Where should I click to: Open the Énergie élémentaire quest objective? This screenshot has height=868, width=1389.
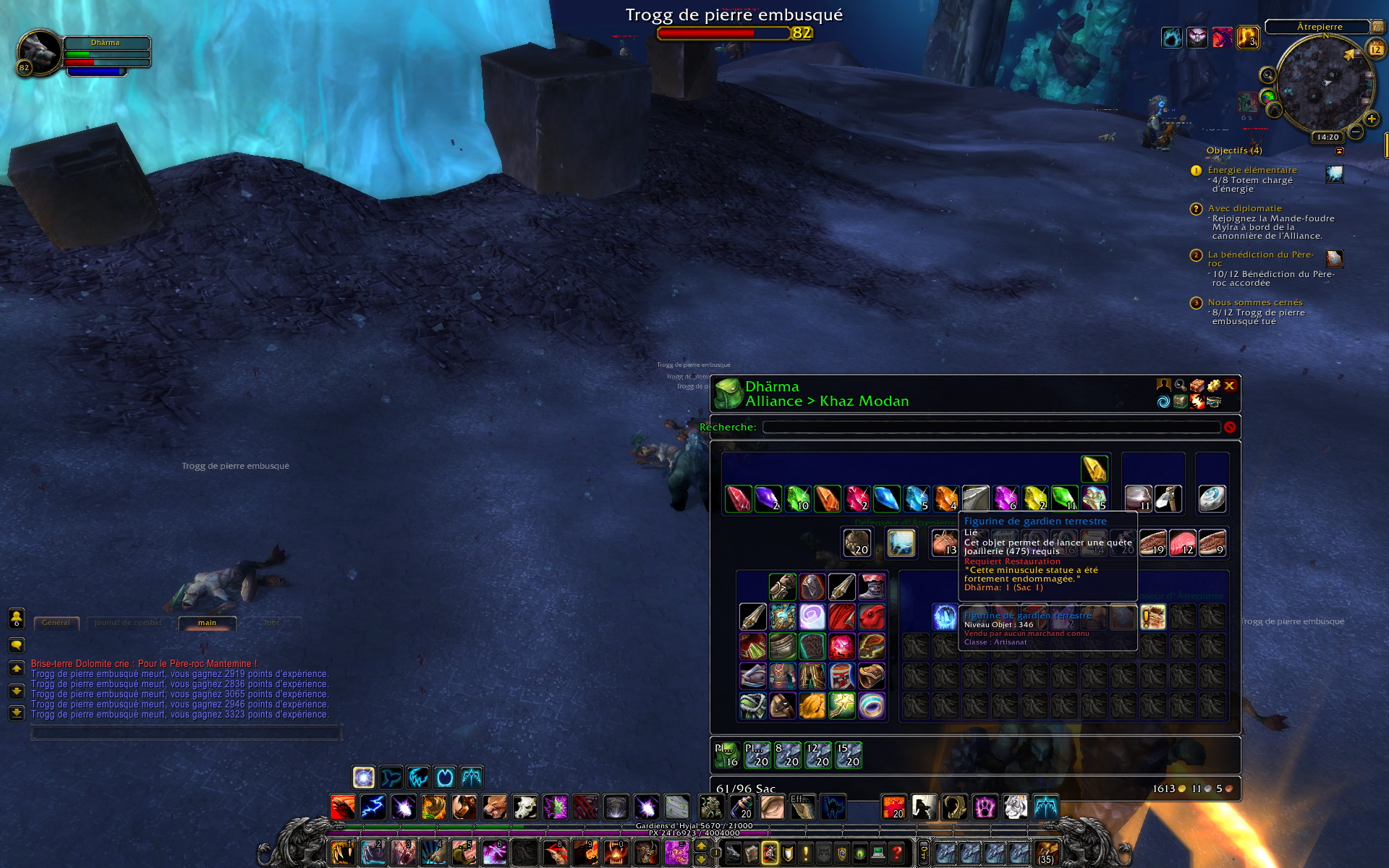(x=1252, y=170)
